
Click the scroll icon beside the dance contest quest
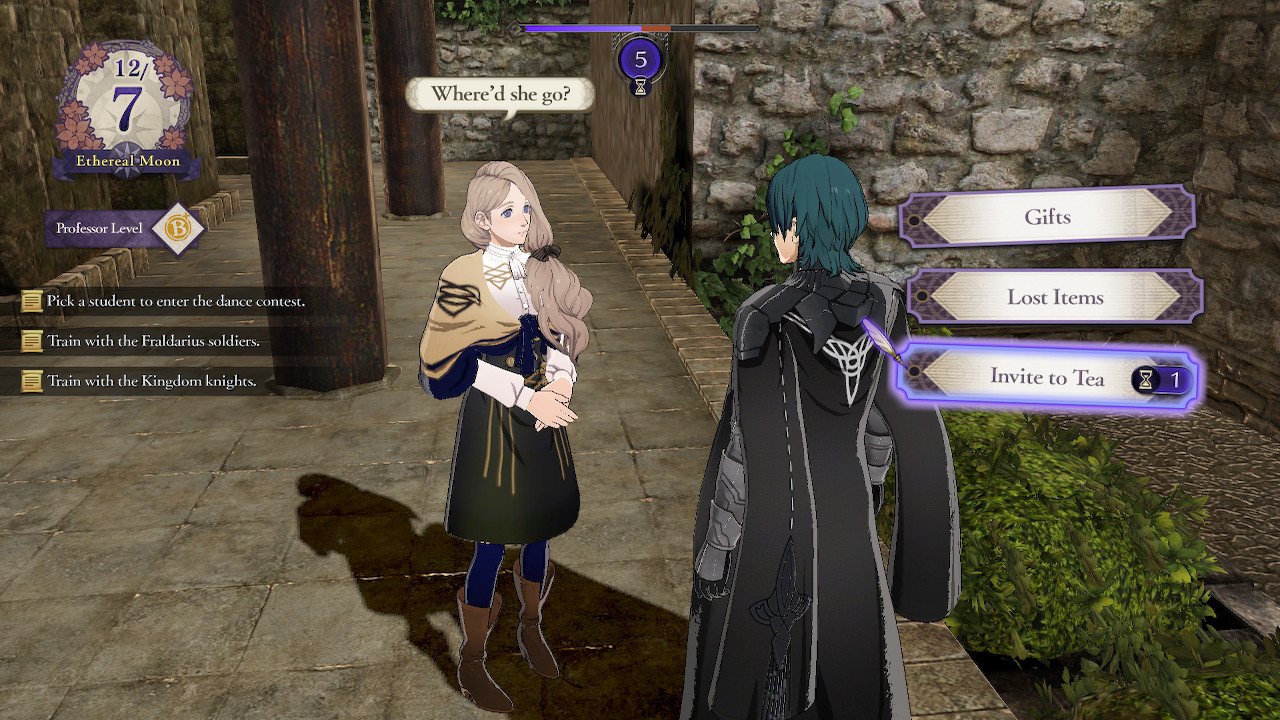tap(30, 302)
